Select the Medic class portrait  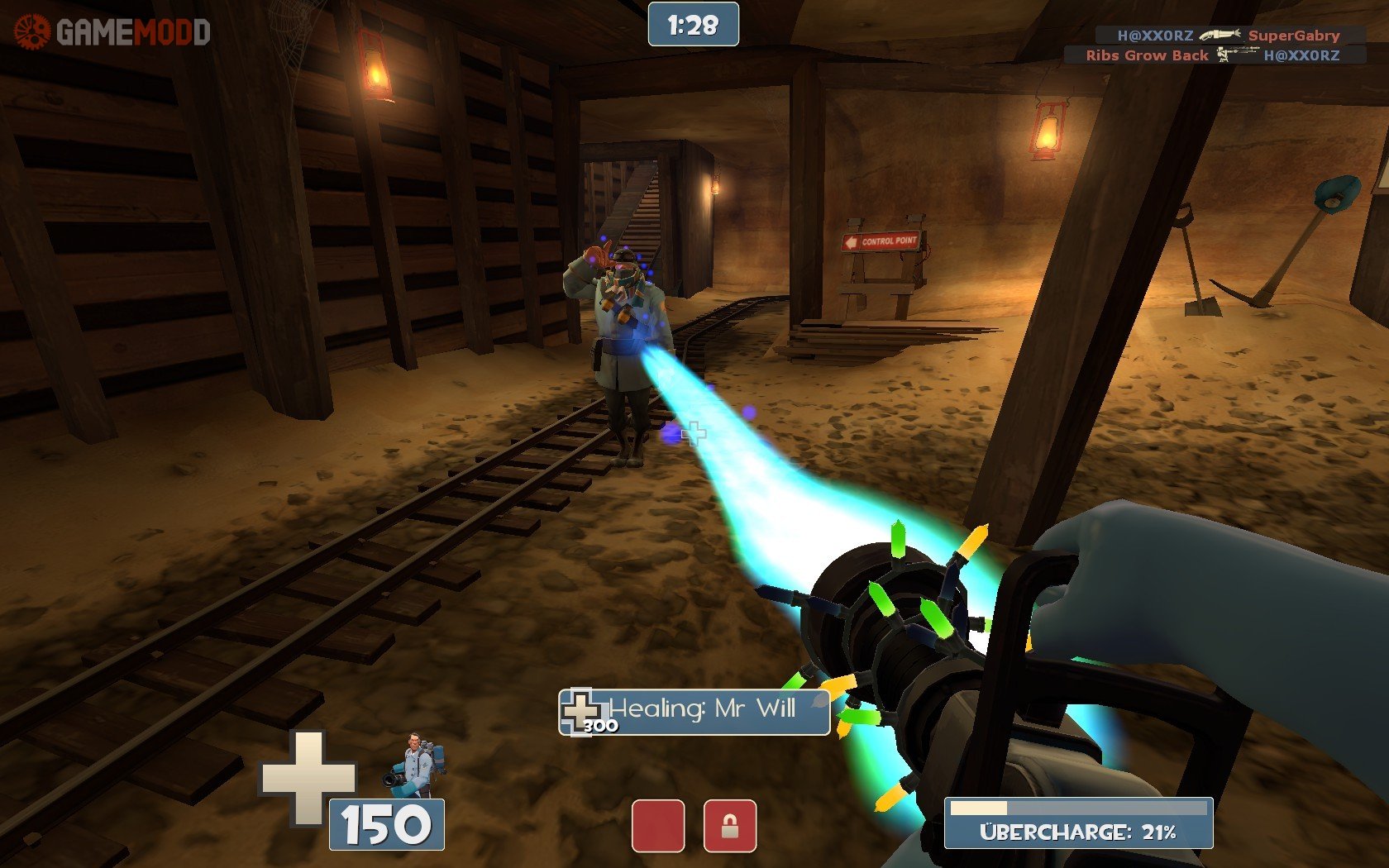417,764
